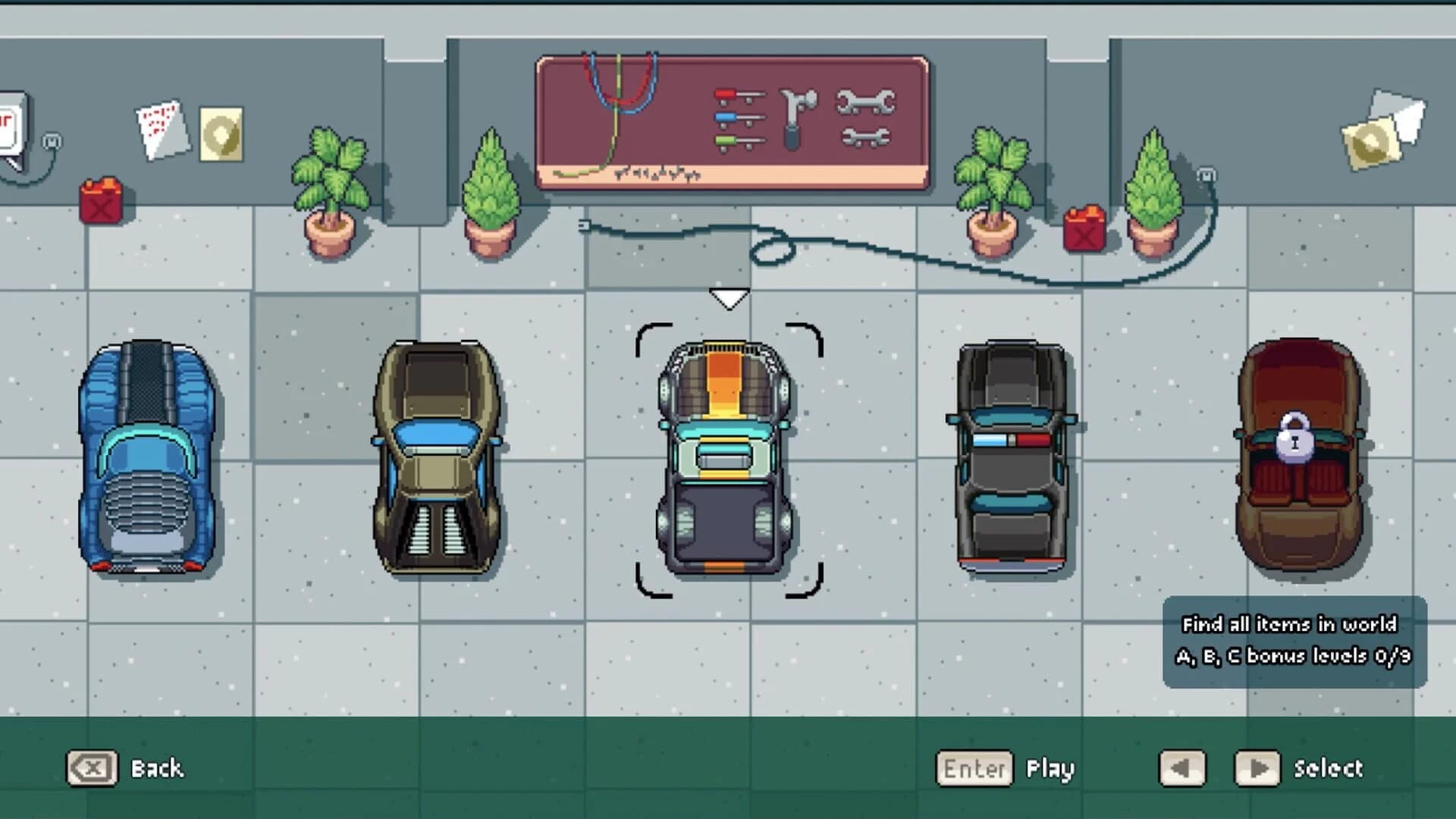Viewport: 1456px width, 819px height.
Task: Click the Play label next to Enter
Action: 1050,768
